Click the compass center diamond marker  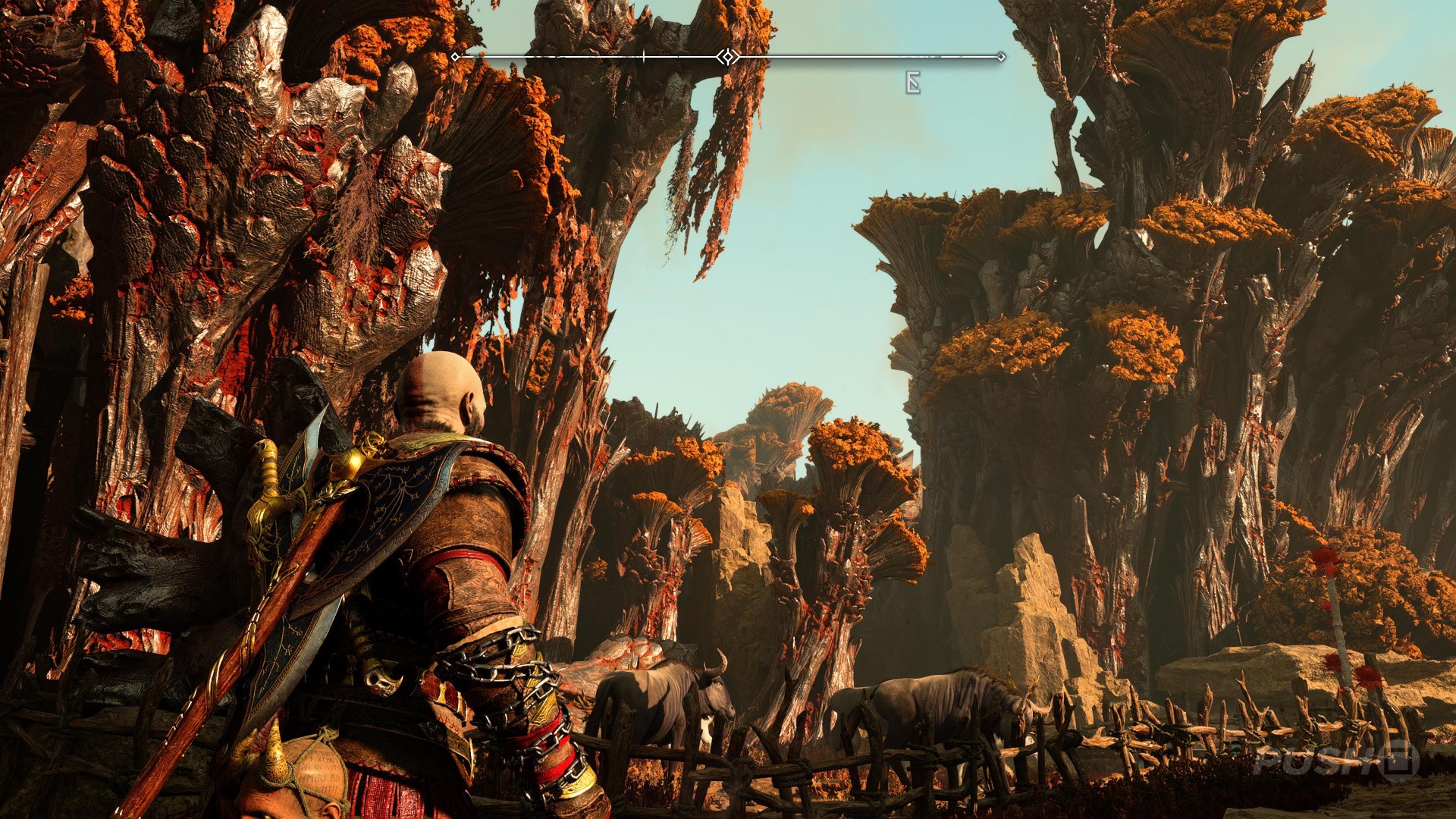[728, 57]
